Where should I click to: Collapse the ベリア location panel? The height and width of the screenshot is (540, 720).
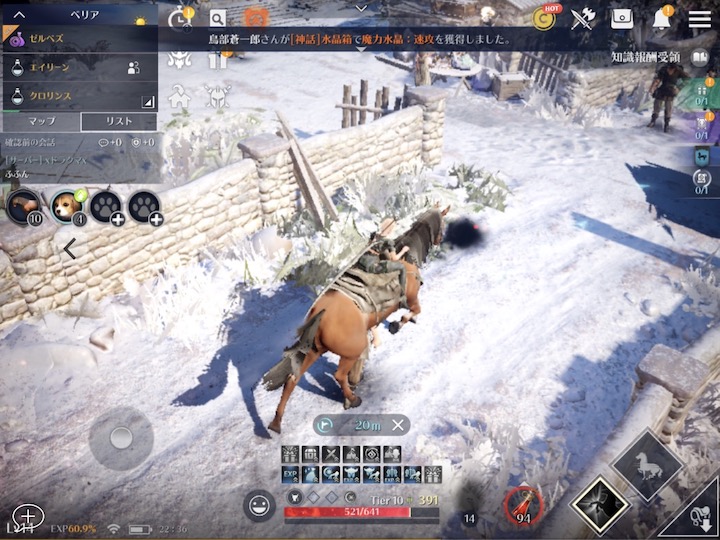pos(18,15)
